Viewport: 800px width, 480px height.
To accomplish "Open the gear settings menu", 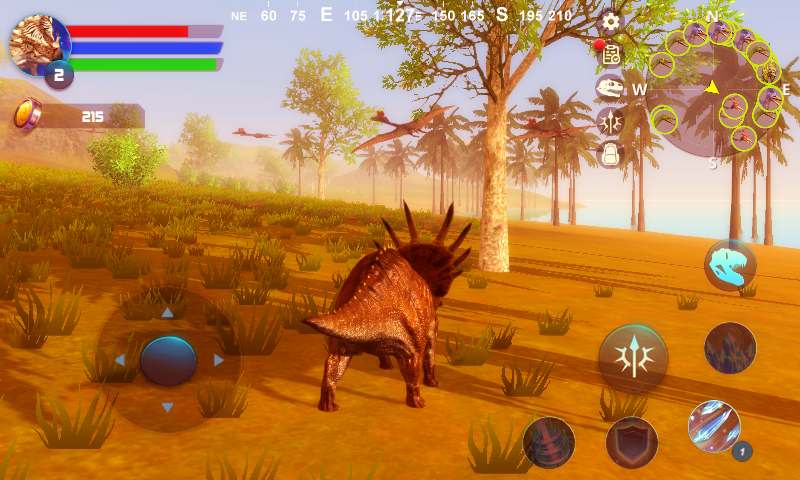I will (610, 21).
